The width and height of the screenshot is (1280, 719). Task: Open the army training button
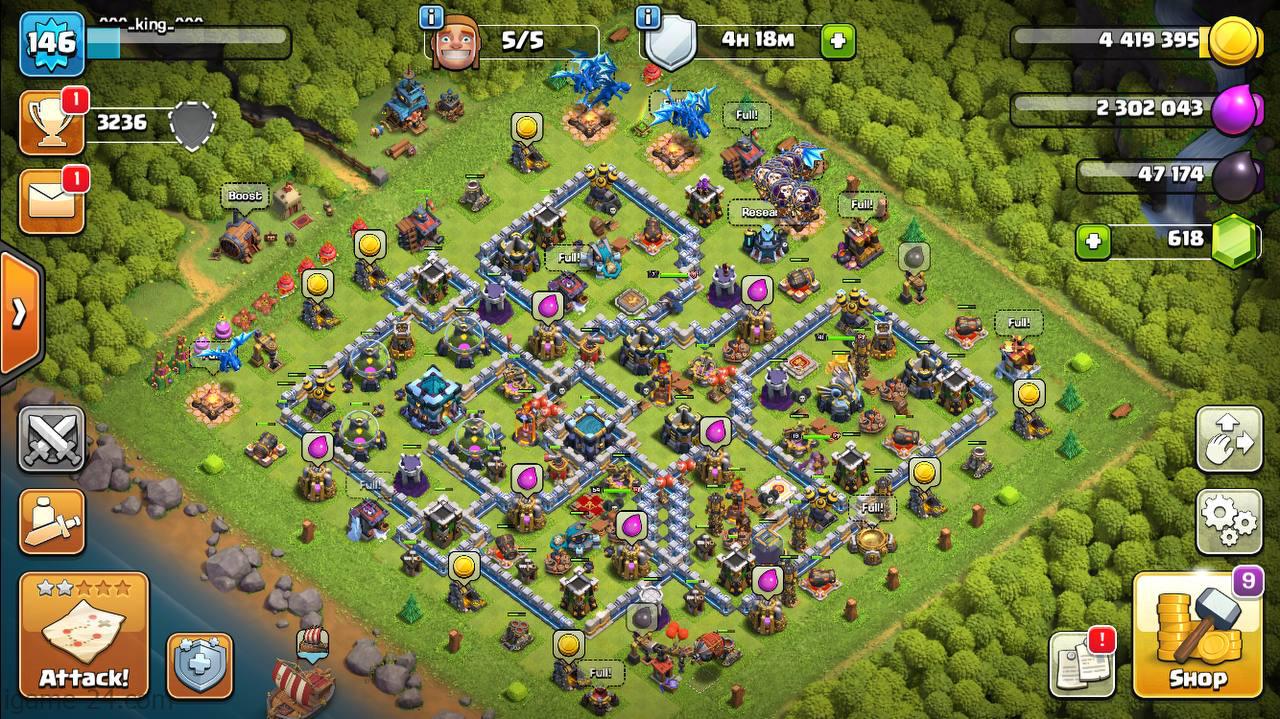coord(51,520)
